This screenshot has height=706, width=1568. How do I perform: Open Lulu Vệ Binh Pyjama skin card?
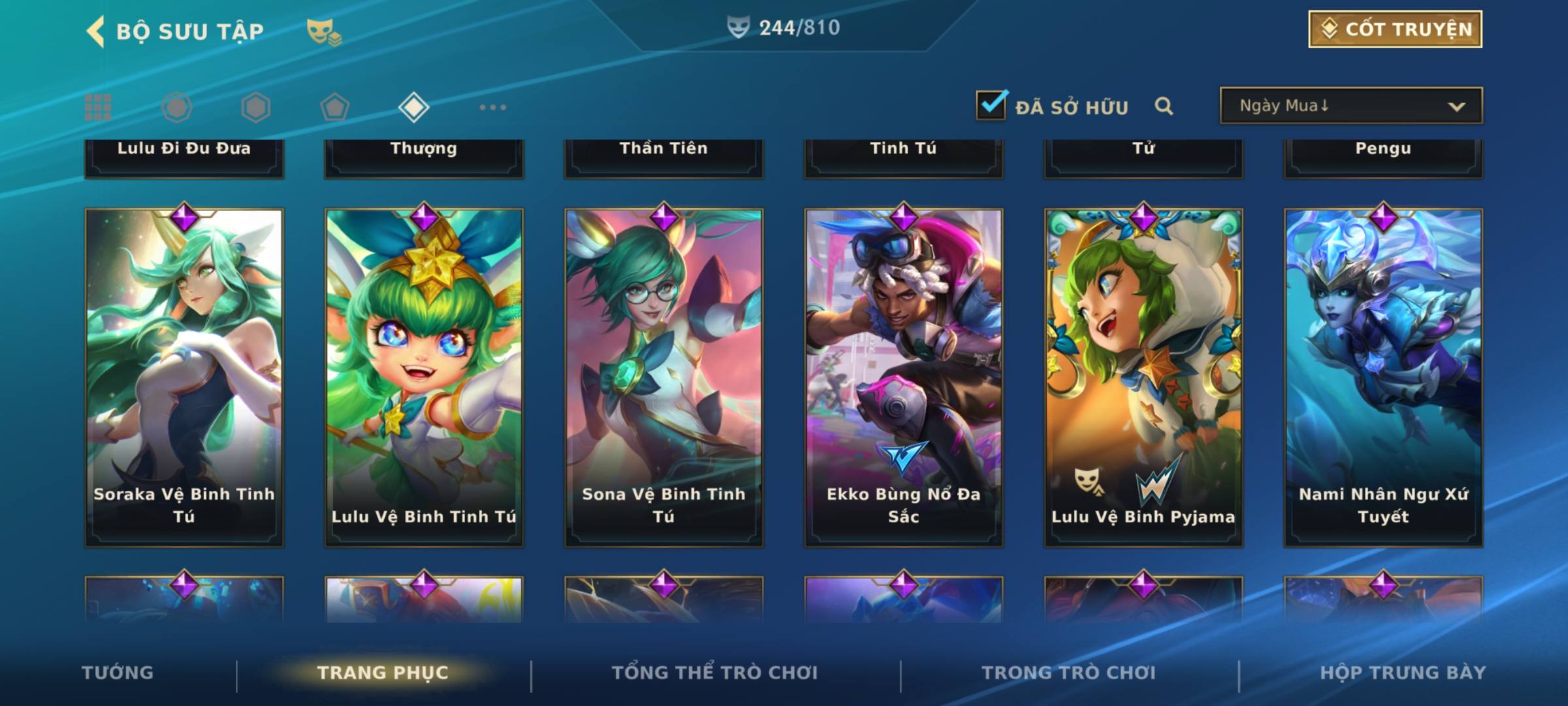(x=1143, y=377)
